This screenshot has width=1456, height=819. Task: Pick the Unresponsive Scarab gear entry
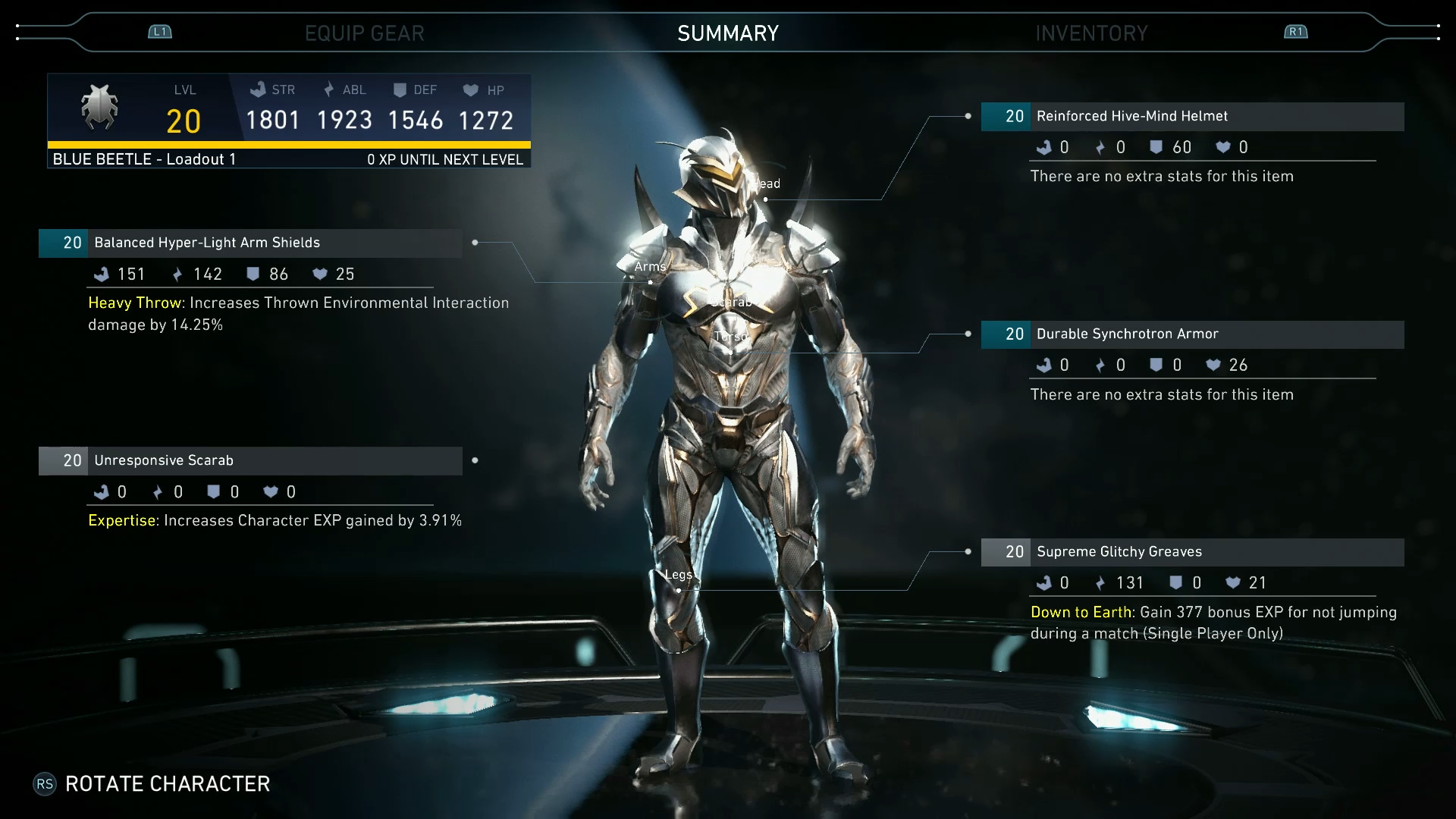tap(164, 460)
